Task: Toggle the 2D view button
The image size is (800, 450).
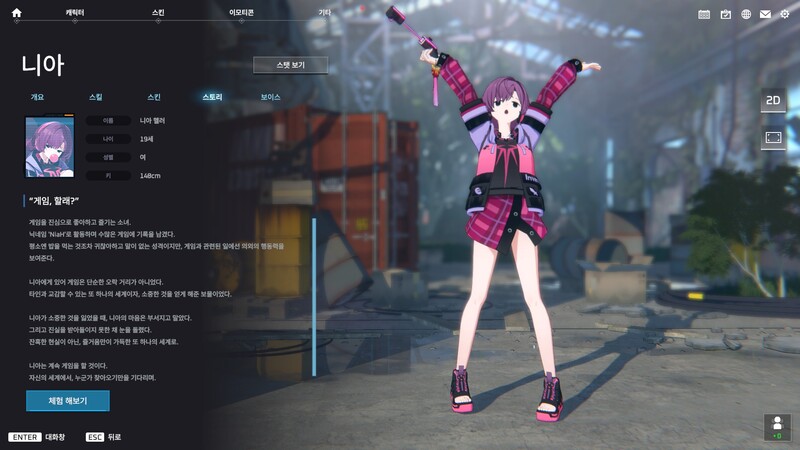Action: 773,101
